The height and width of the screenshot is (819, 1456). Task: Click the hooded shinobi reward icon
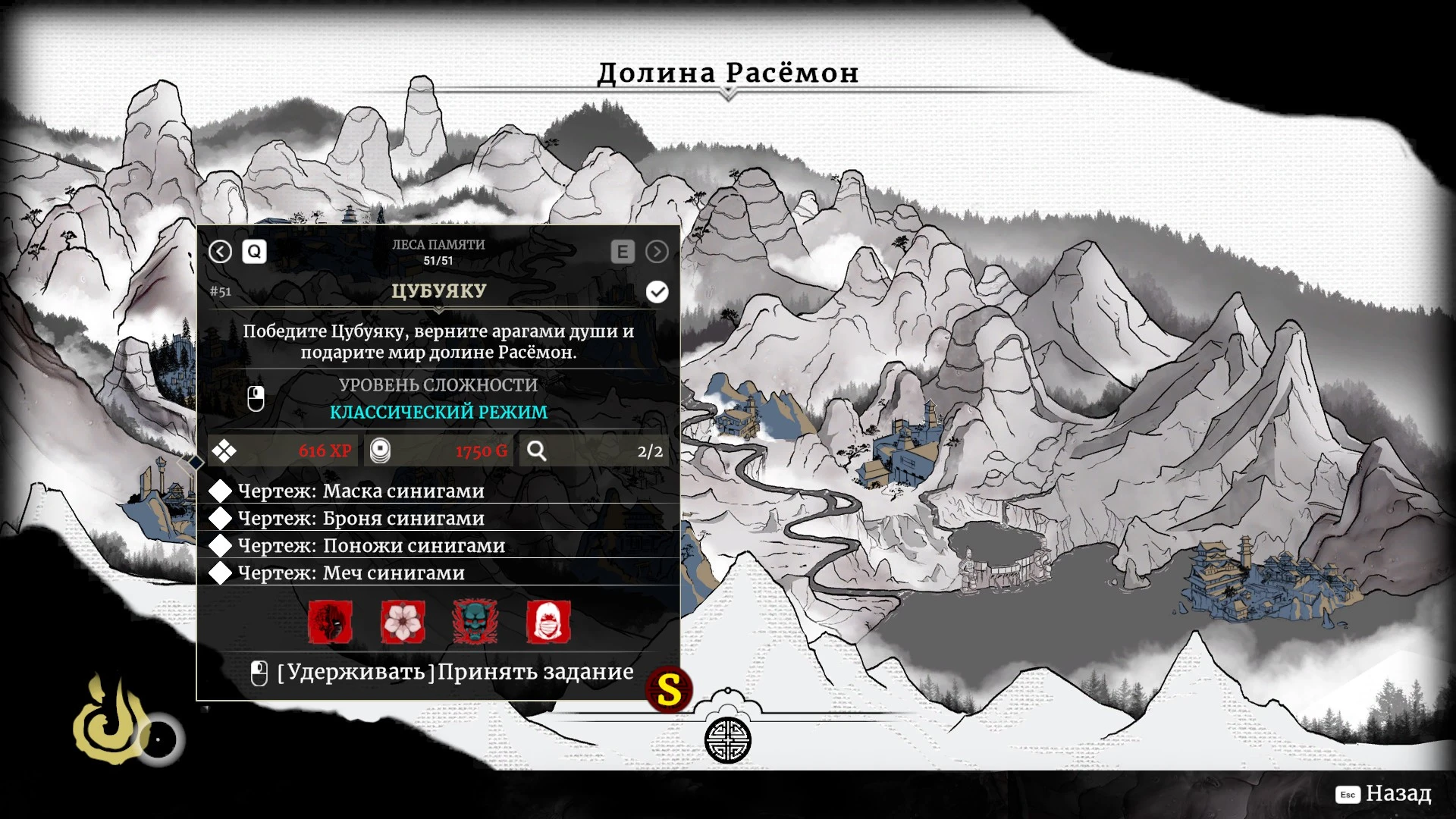click(x=549, y=623)
